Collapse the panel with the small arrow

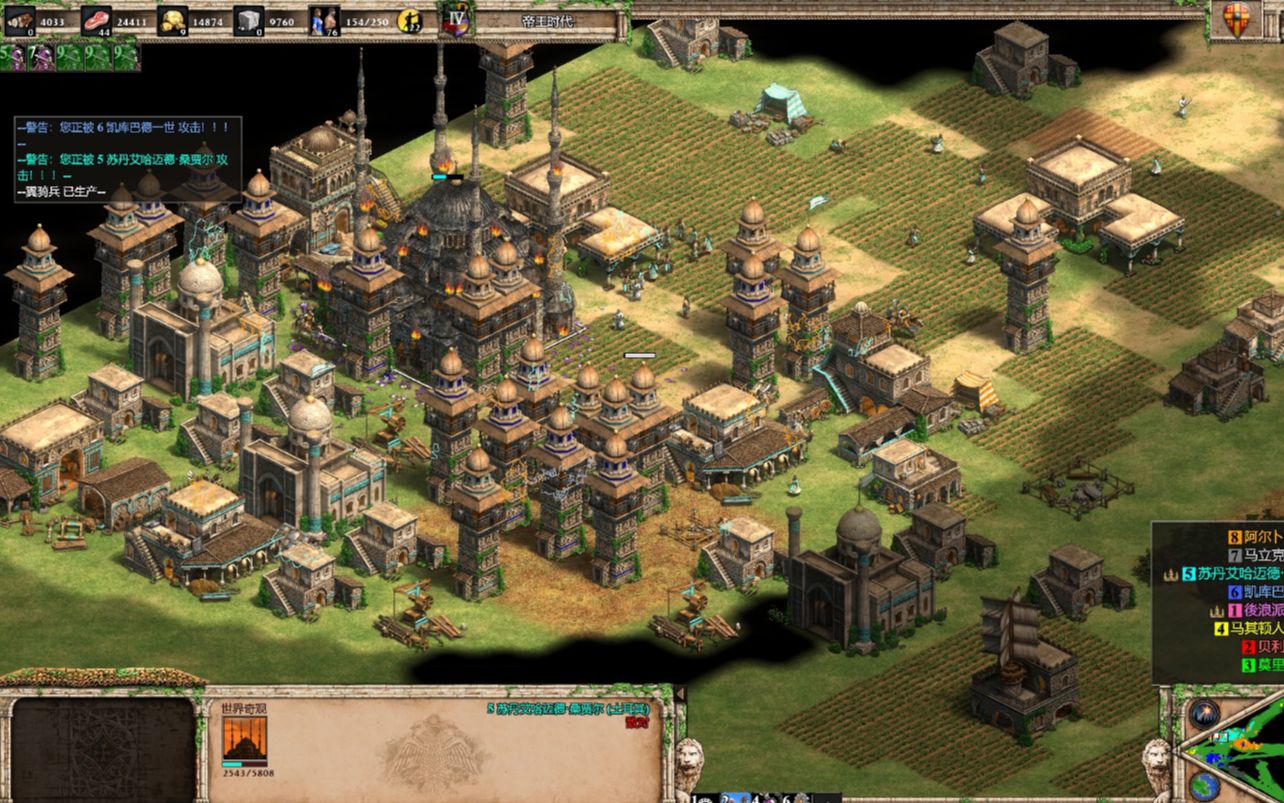pos(680,693)
